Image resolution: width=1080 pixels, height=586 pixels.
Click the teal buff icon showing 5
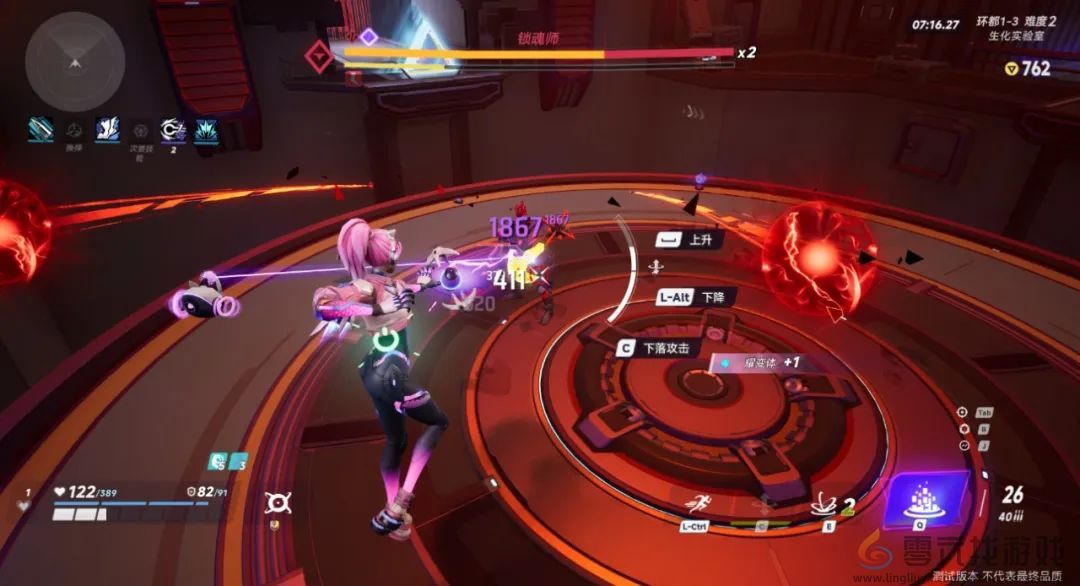coord(217,461)
